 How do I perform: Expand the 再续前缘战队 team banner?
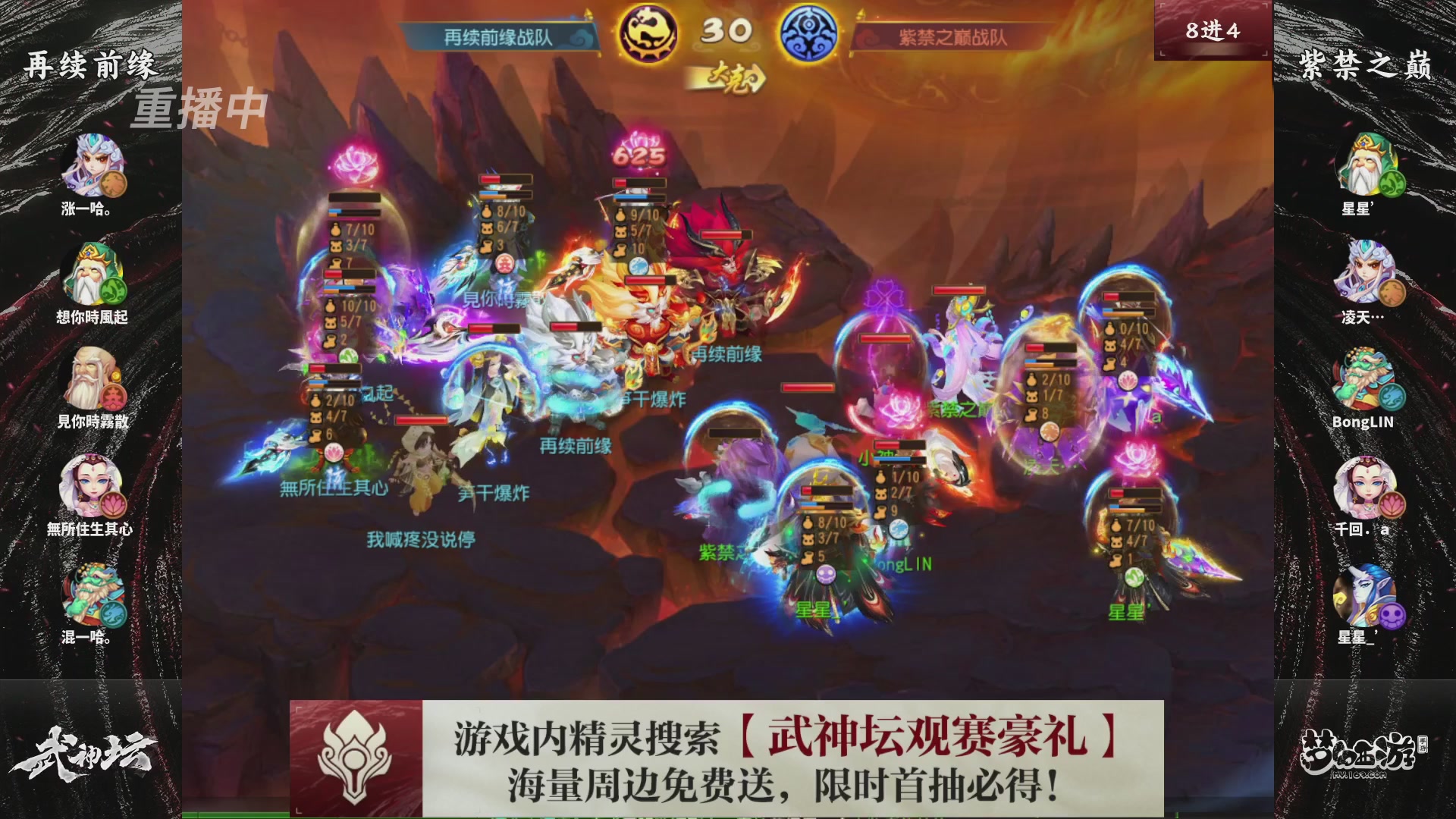tap(496, 33)
